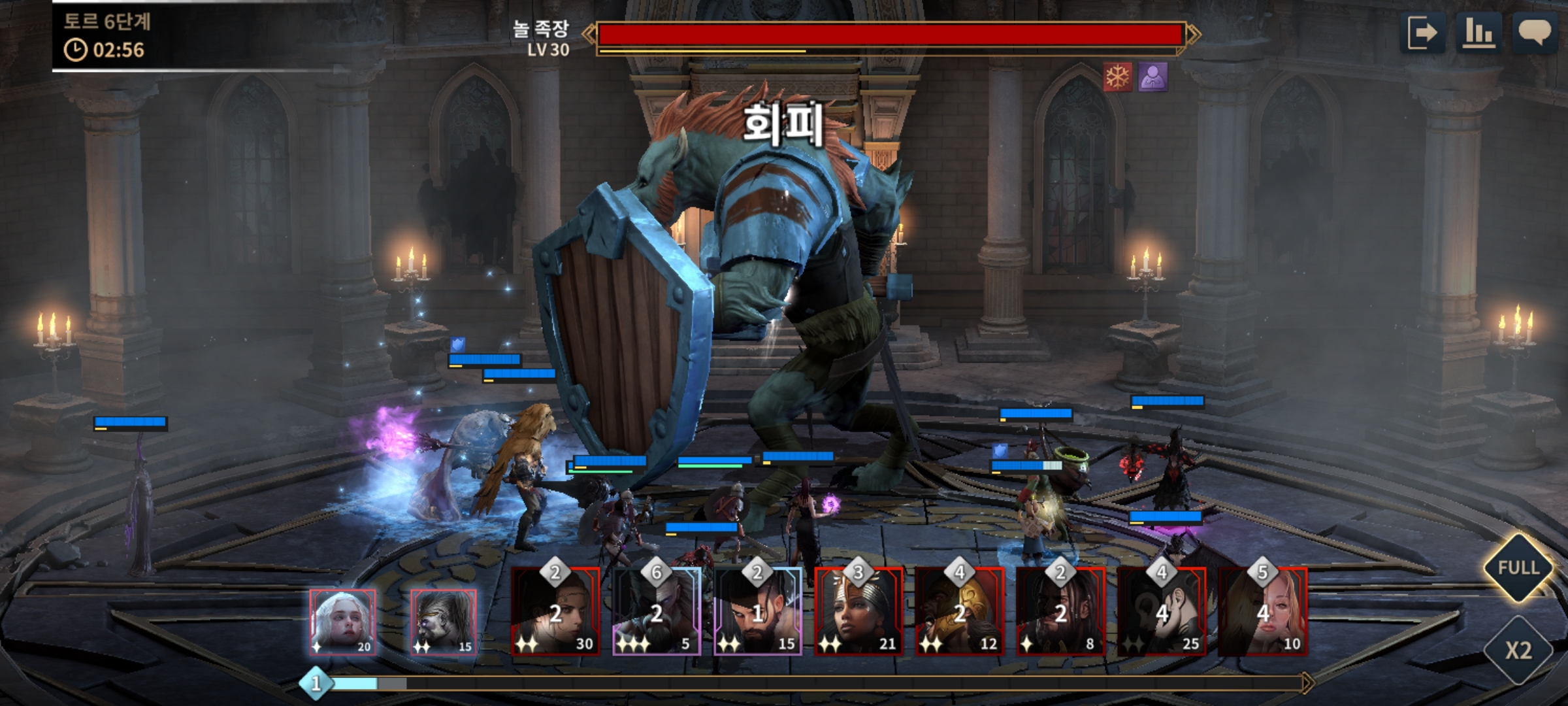The width and height of the screenshot is (1568, 706).
Task: Choose the three-star bearded elder card
Action: (657, 613)
